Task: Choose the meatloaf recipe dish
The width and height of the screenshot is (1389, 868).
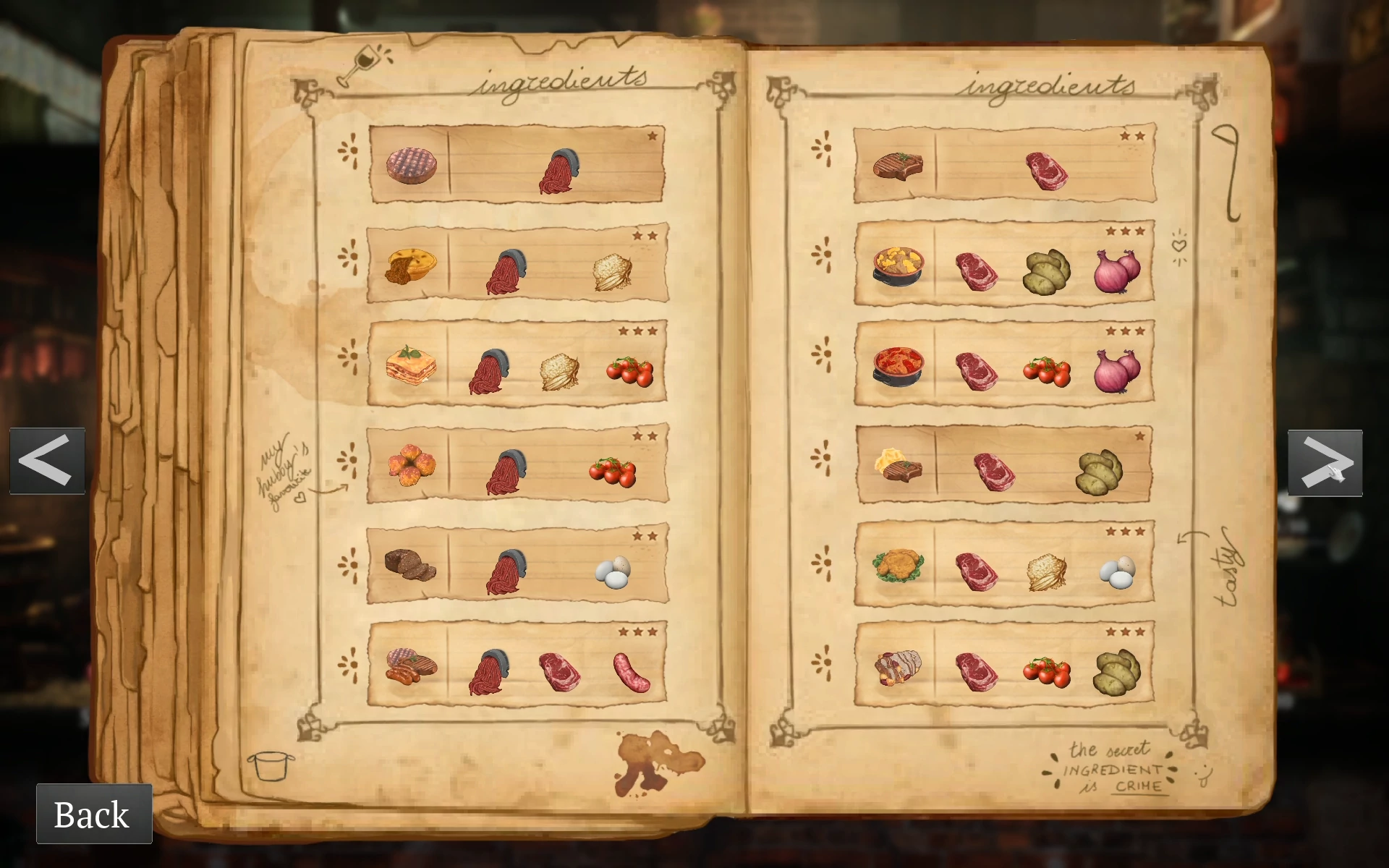Action: 409,565
